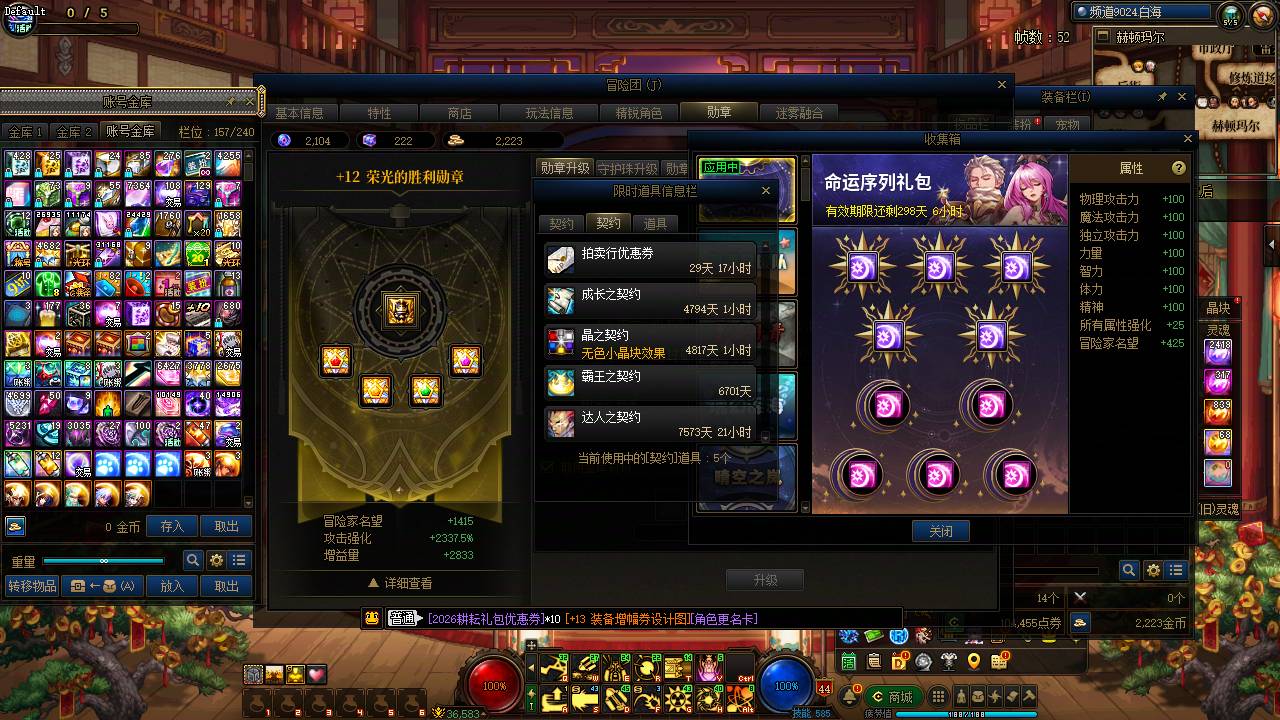Toggle the pin icon on the 装备栏 window title bar
1280x720 pixels.
(1163, 96)
